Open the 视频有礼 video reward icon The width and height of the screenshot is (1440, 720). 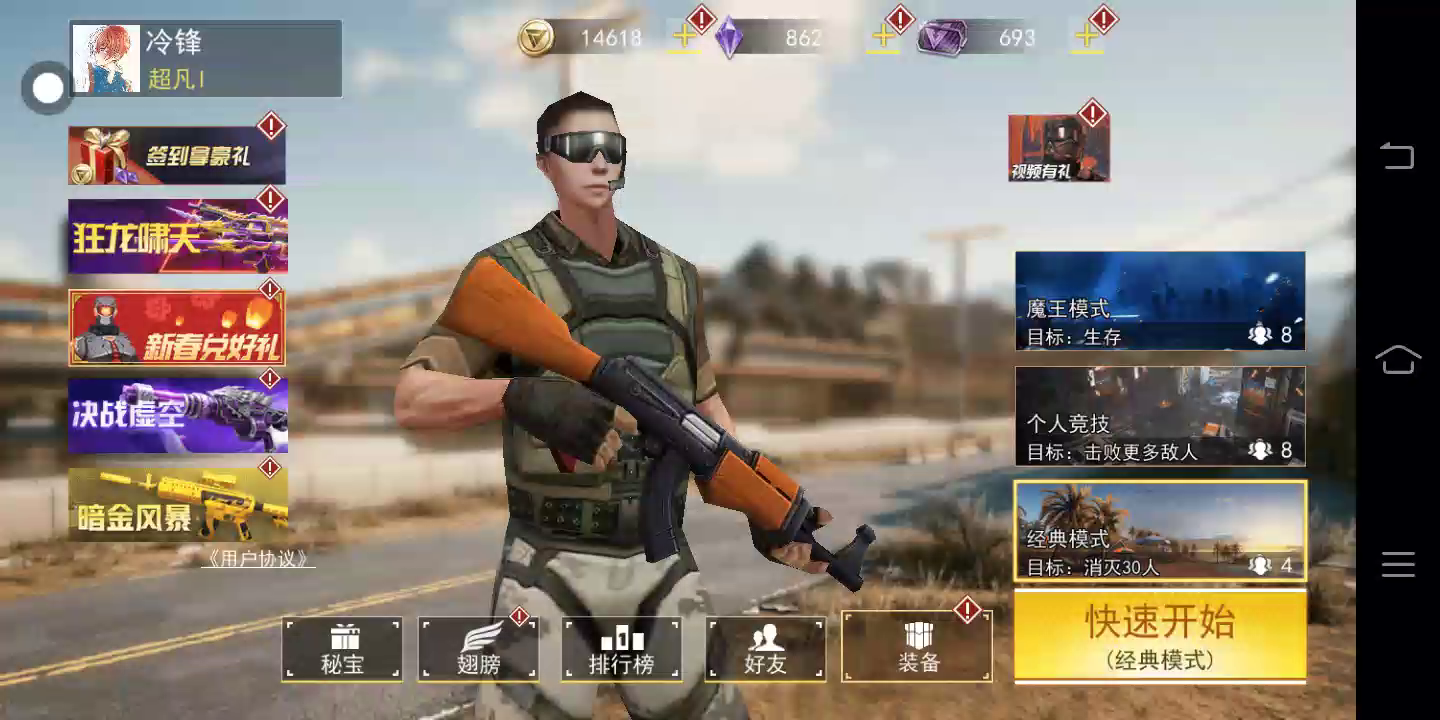point(1058,148)
